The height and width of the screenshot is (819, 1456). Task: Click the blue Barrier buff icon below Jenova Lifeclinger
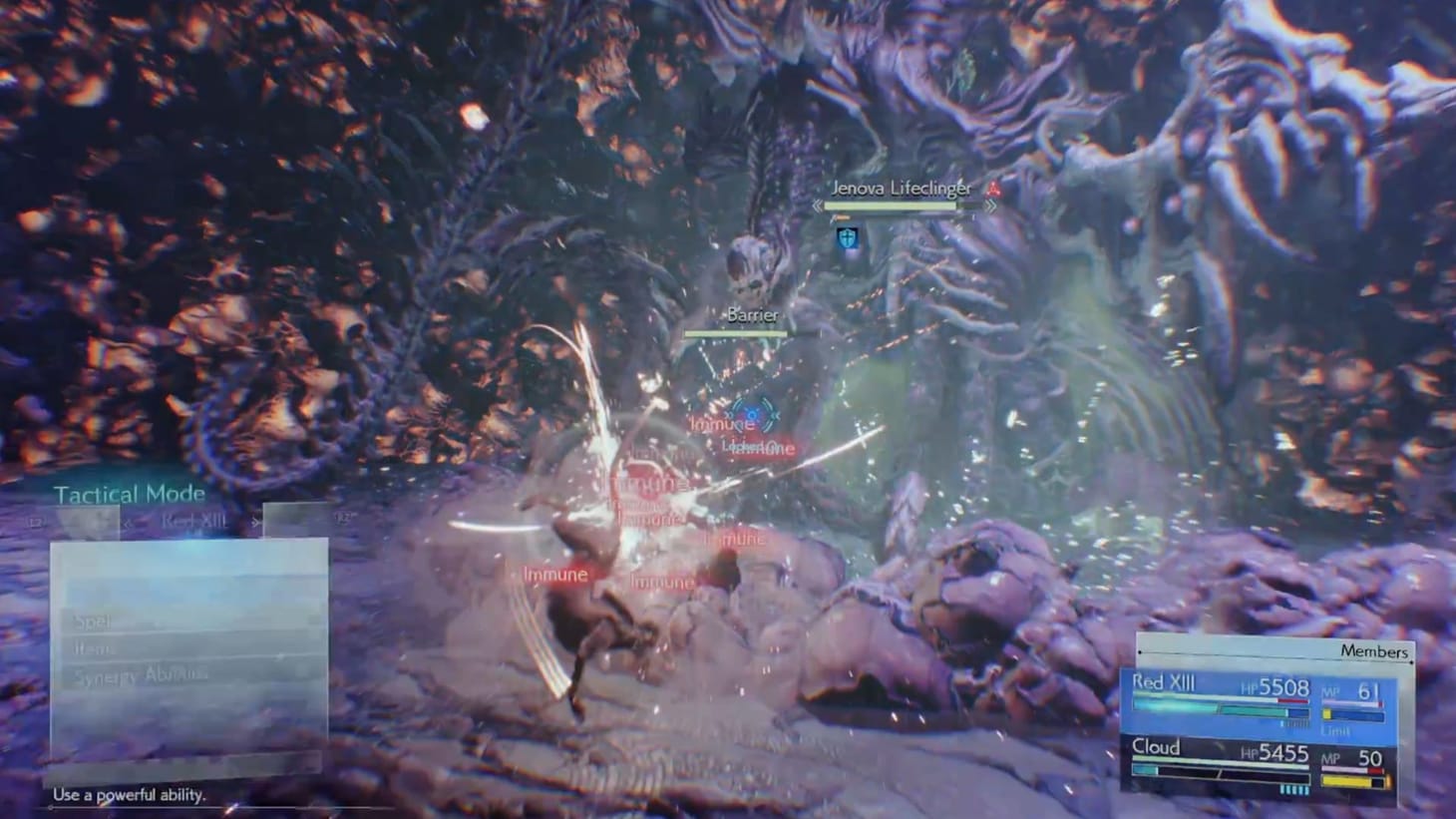(x=848, y=238)
